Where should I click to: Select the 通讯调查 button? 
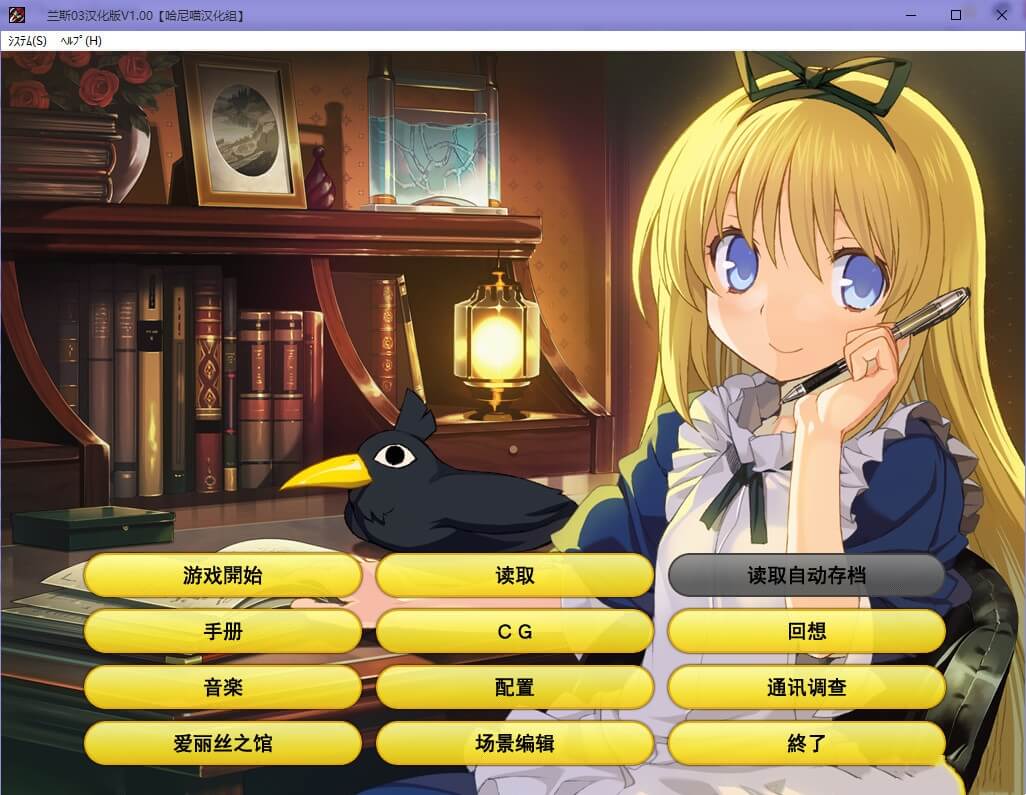[x=806, y=688]
